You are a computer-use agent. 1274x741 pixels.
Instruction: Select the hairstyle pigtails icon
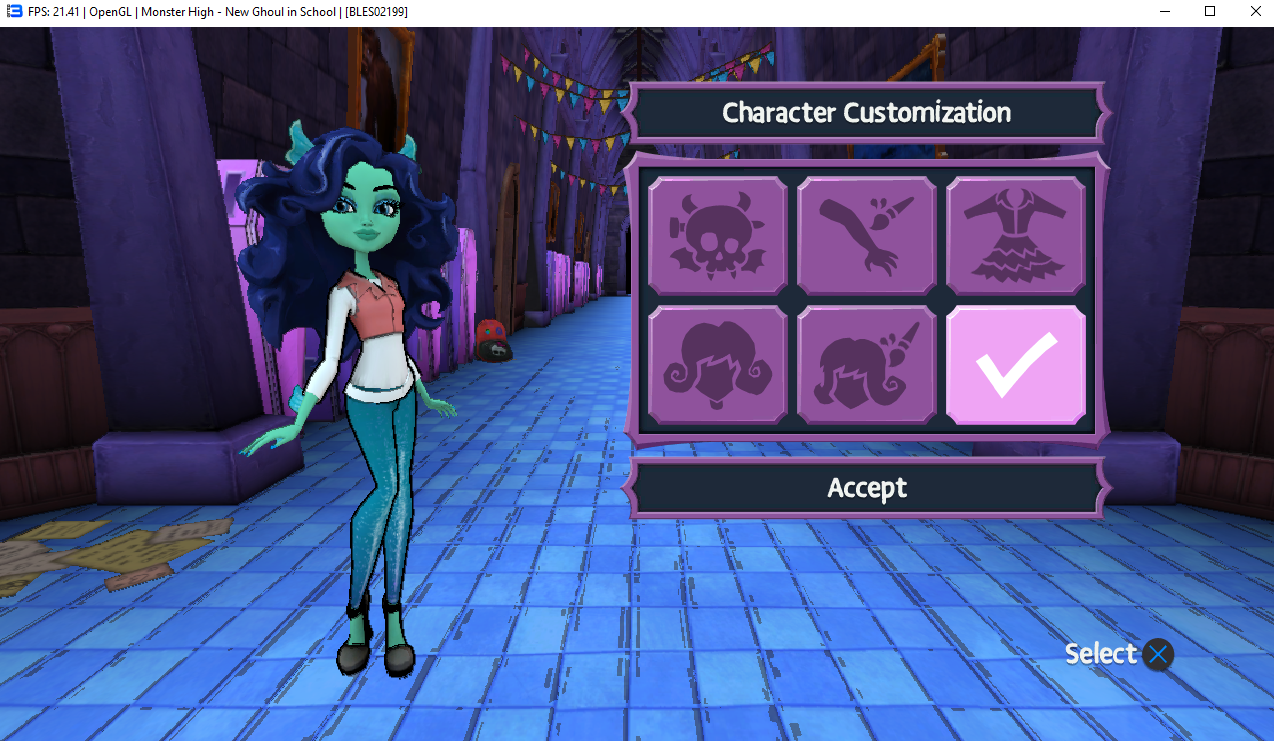click(717, 365)
